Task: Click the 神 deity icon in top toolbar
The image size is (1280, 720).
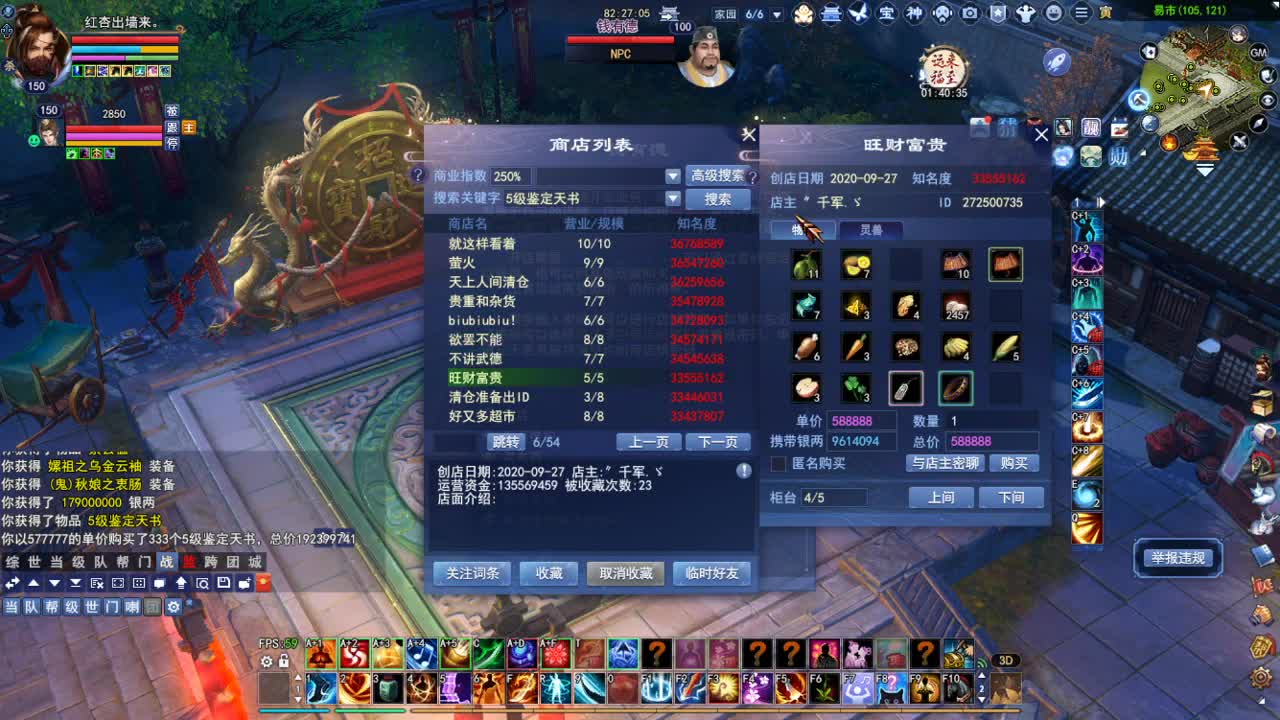Action: point(916,14)
